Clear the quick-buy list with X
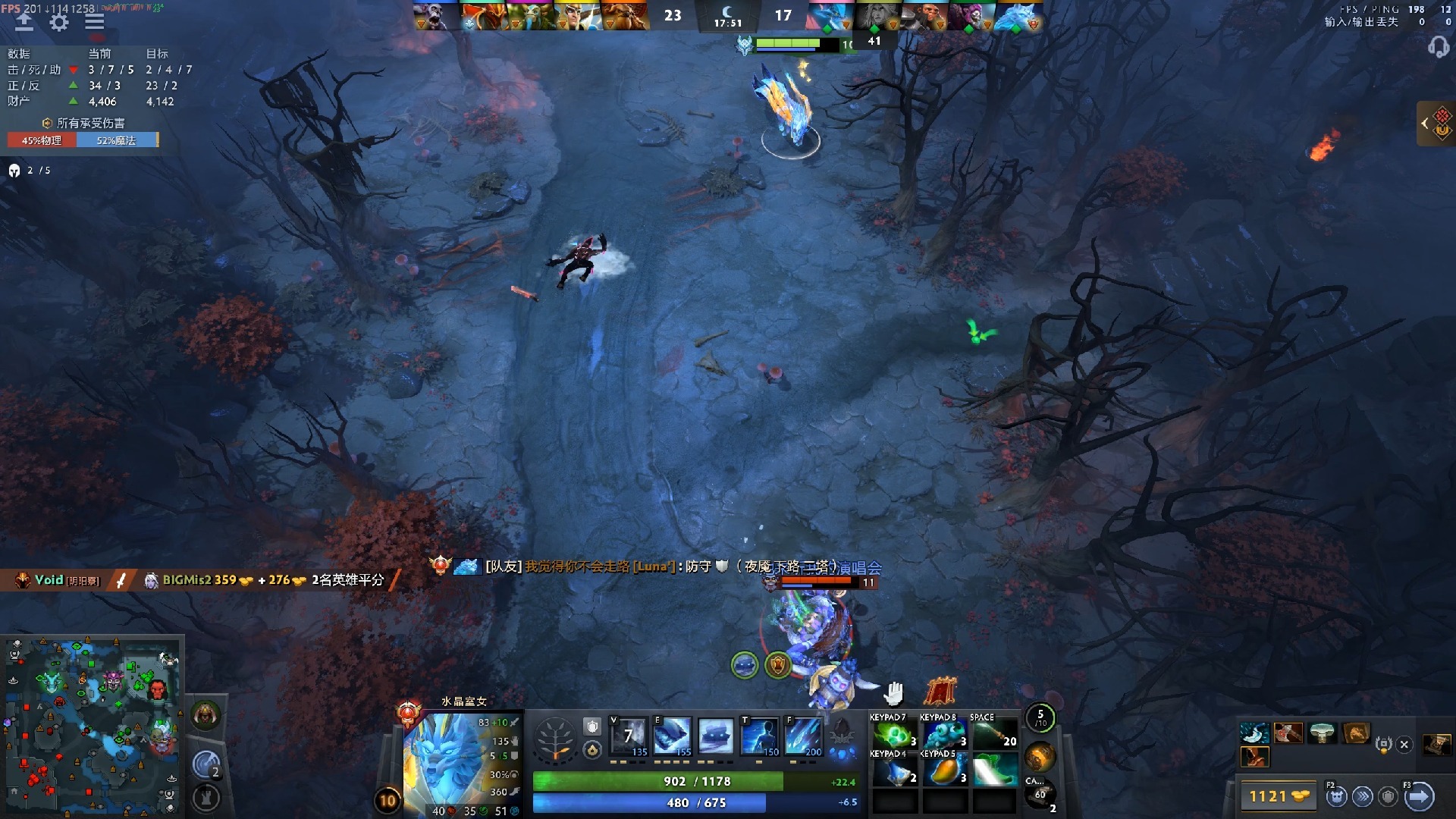 coord(1404,745)
